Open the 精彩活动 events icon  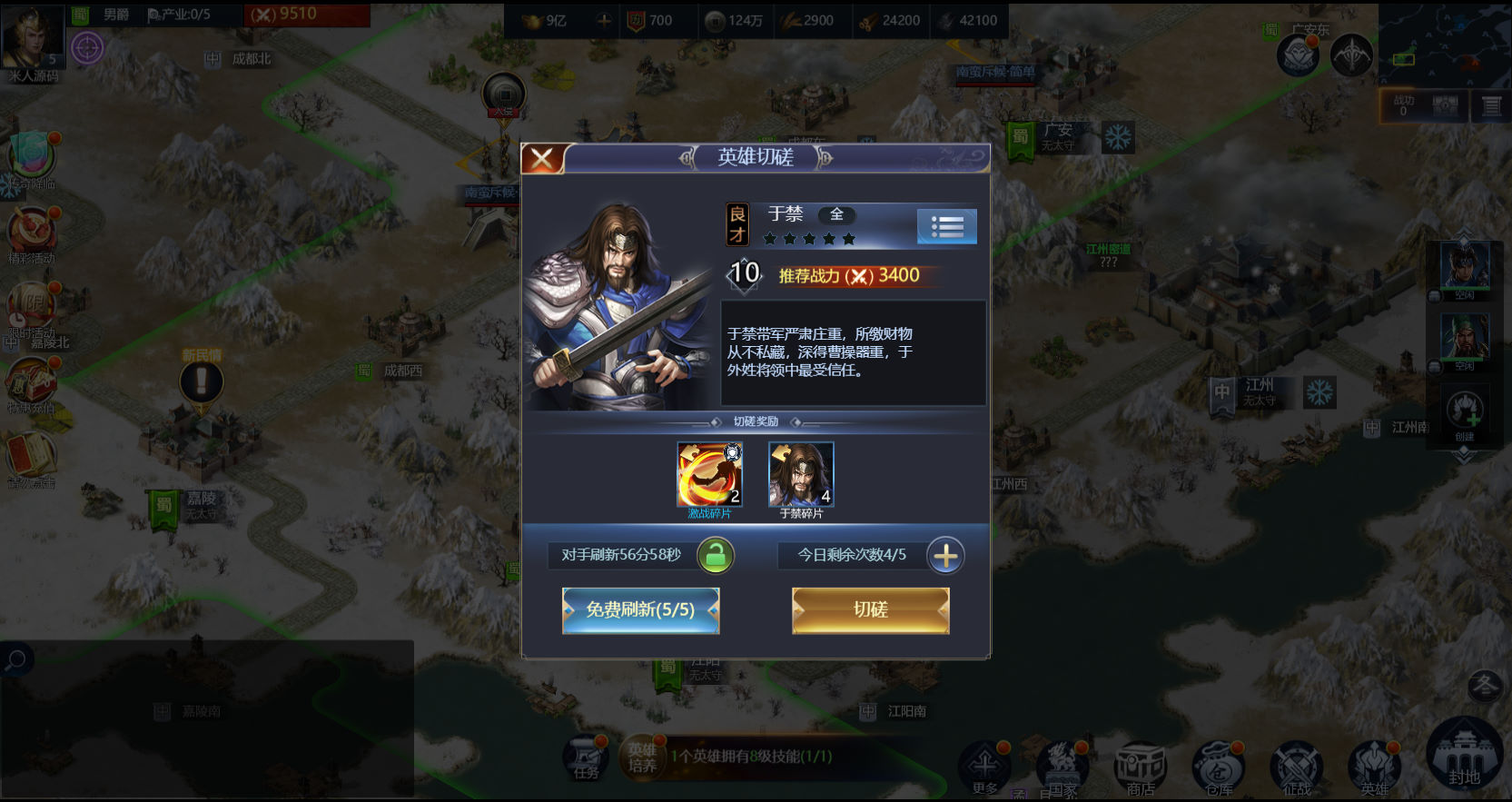pos(32,233)
